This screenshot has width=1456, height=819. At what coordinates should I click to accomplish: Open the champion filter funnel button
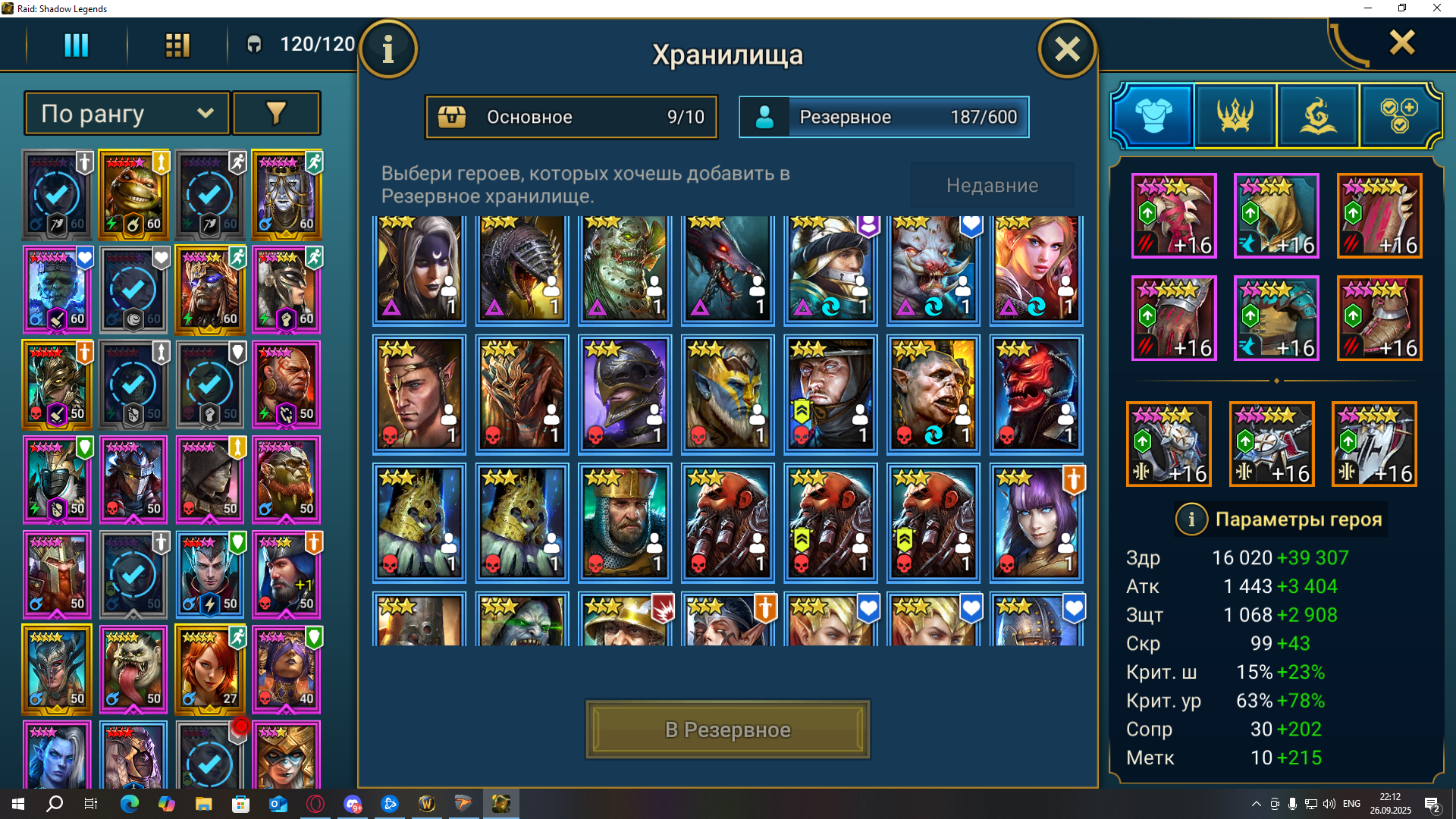tap(276, 114)
